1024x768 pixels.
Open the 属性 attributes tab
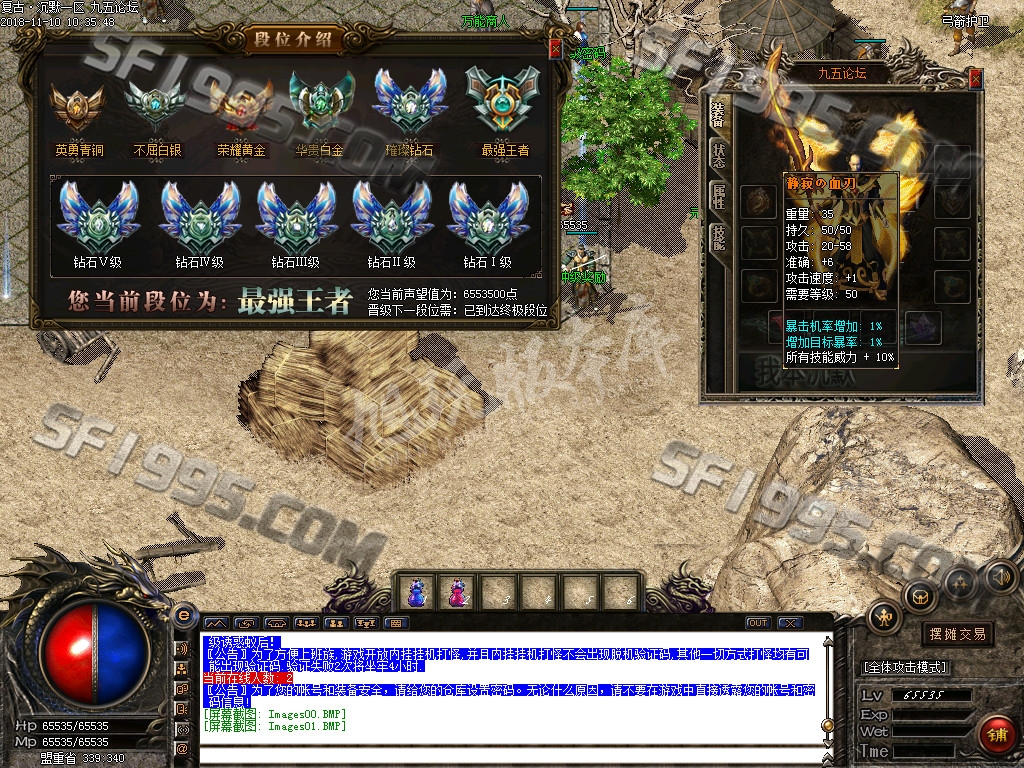[x=719, y=196]
